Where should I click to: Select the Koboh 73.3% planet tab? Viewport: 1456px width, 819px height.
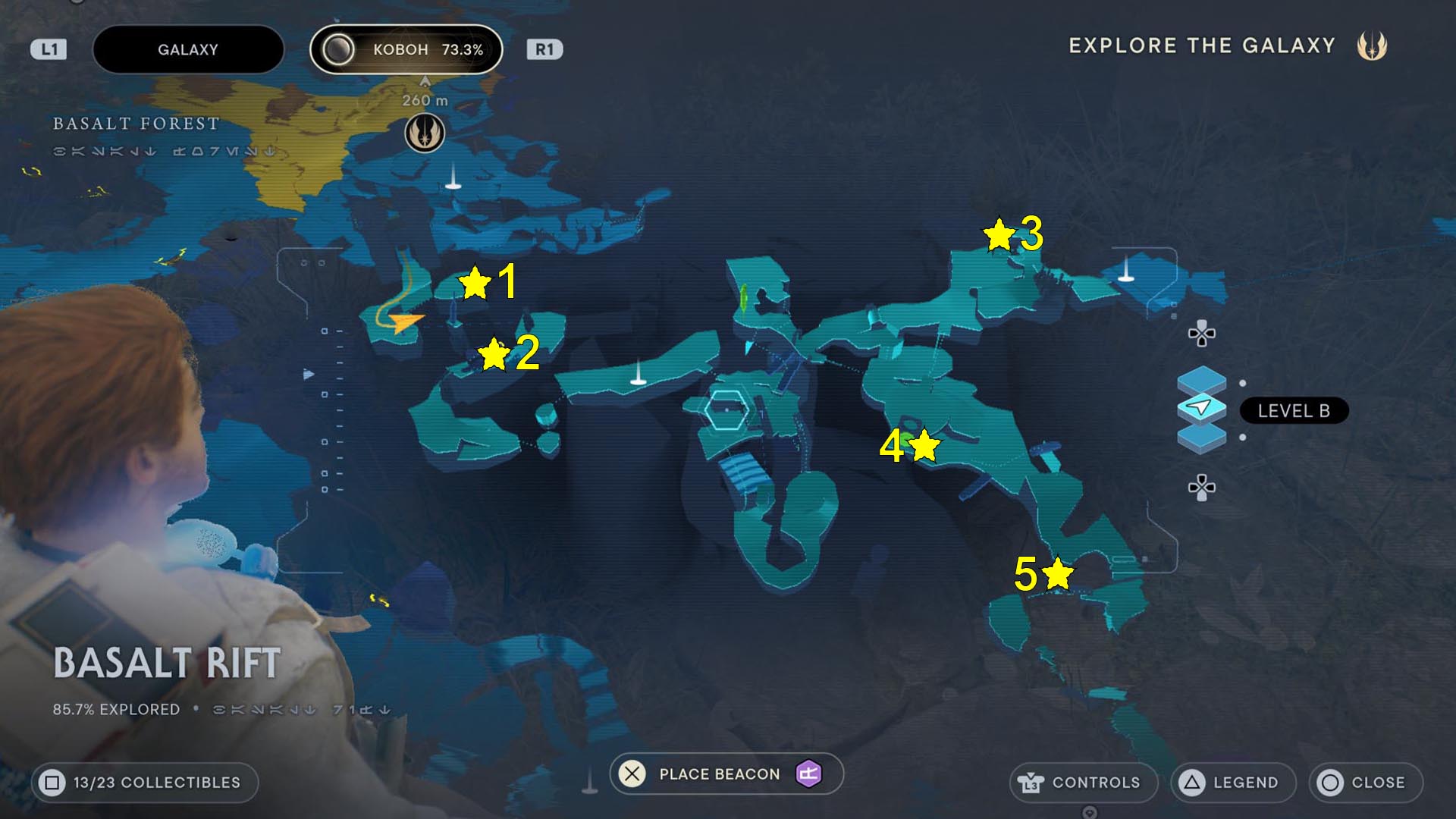406,50
